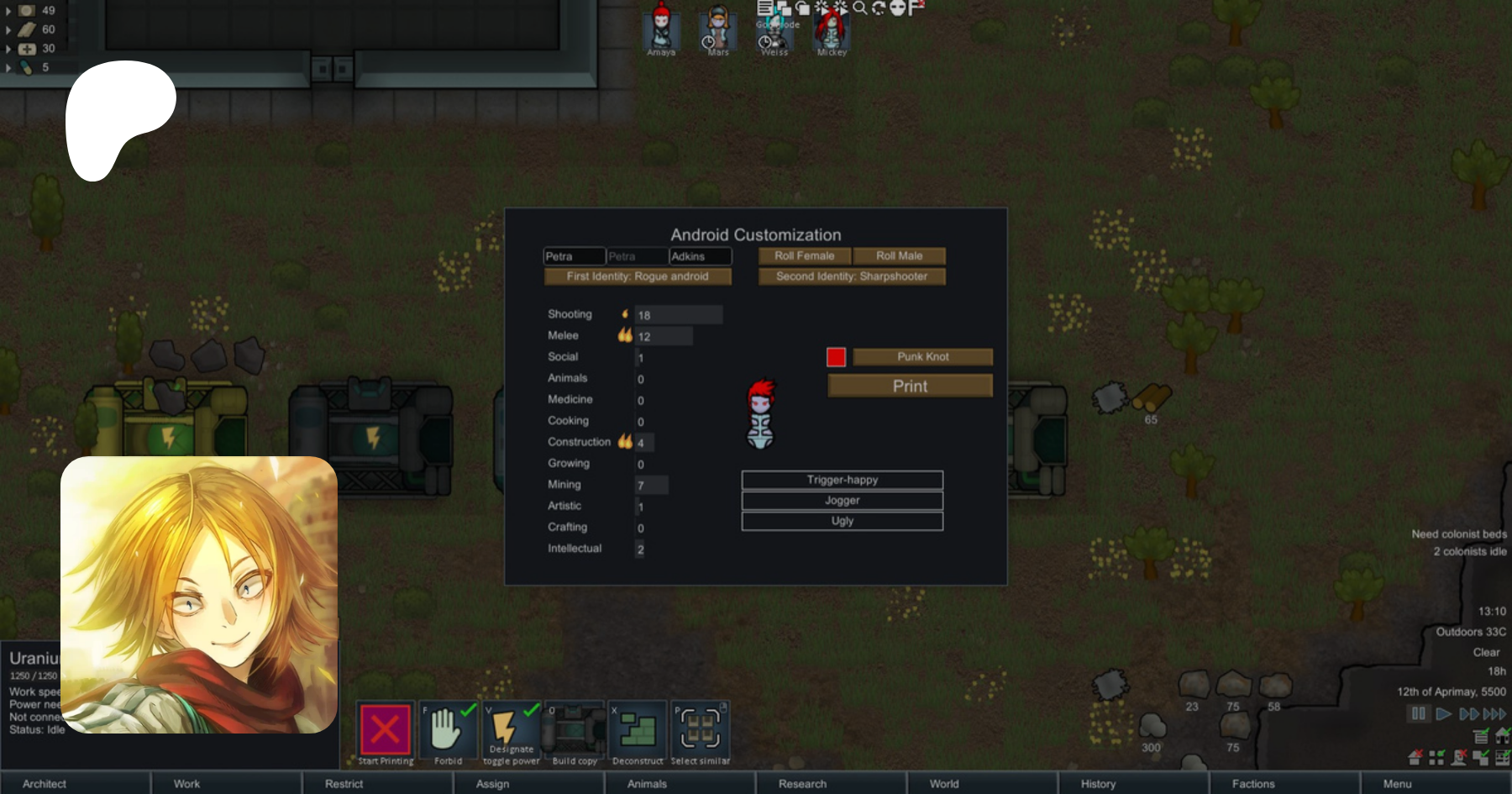Screen dimensions: 1512x794
Task: Choose the Punk Knot hairstyle button
Action: click(922, 357)
